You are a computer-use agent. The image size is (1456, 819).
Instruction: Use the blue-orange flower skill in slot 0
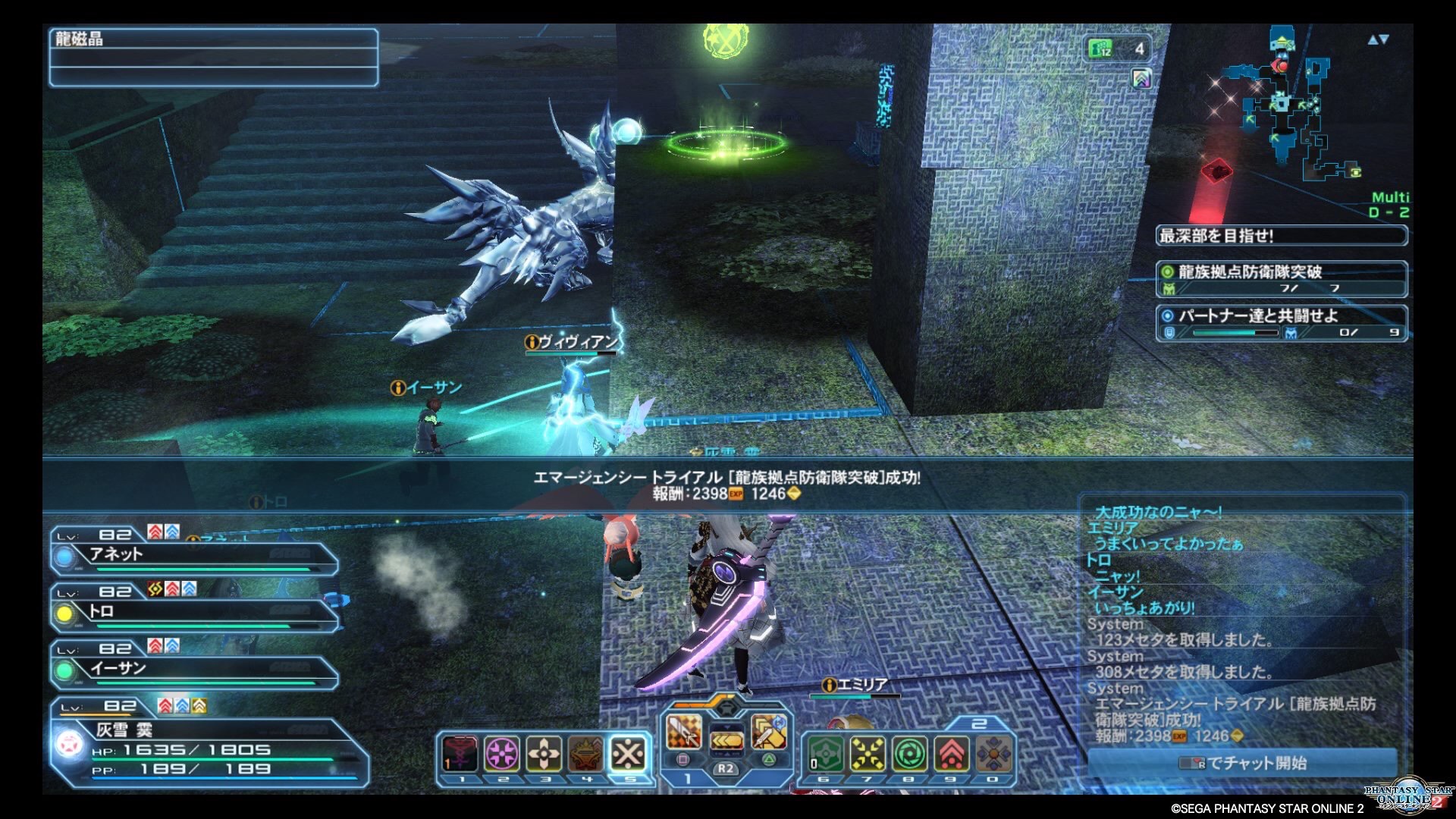point(993,753)
